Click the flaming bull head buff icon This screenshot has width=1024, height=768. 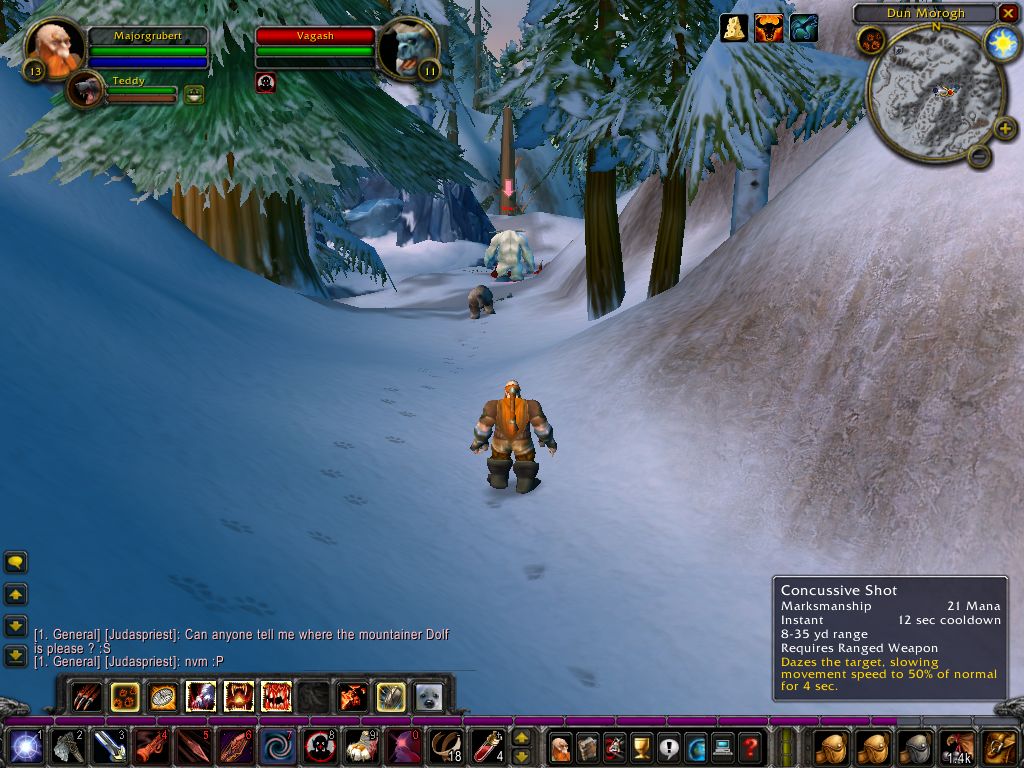click(x=769, y=28)
